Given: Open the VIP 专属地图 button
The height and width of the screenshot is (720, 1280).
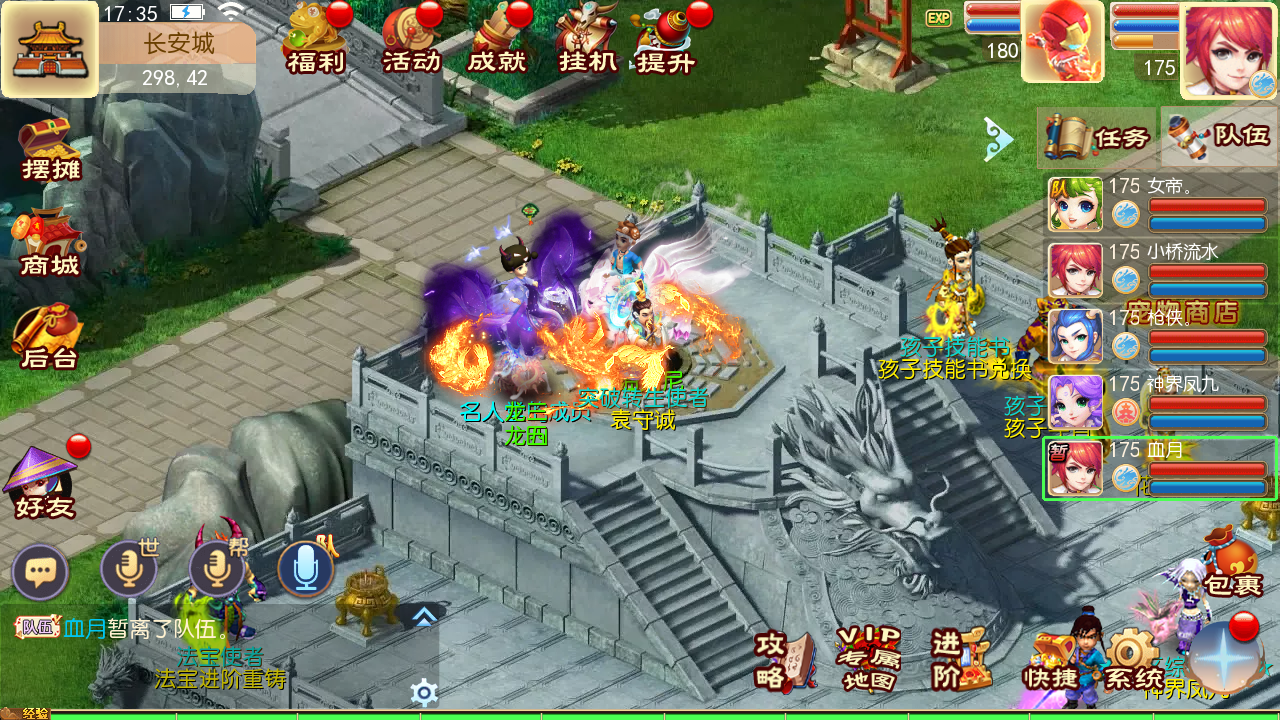Looking at the screenshot, I should coord(868,660).
